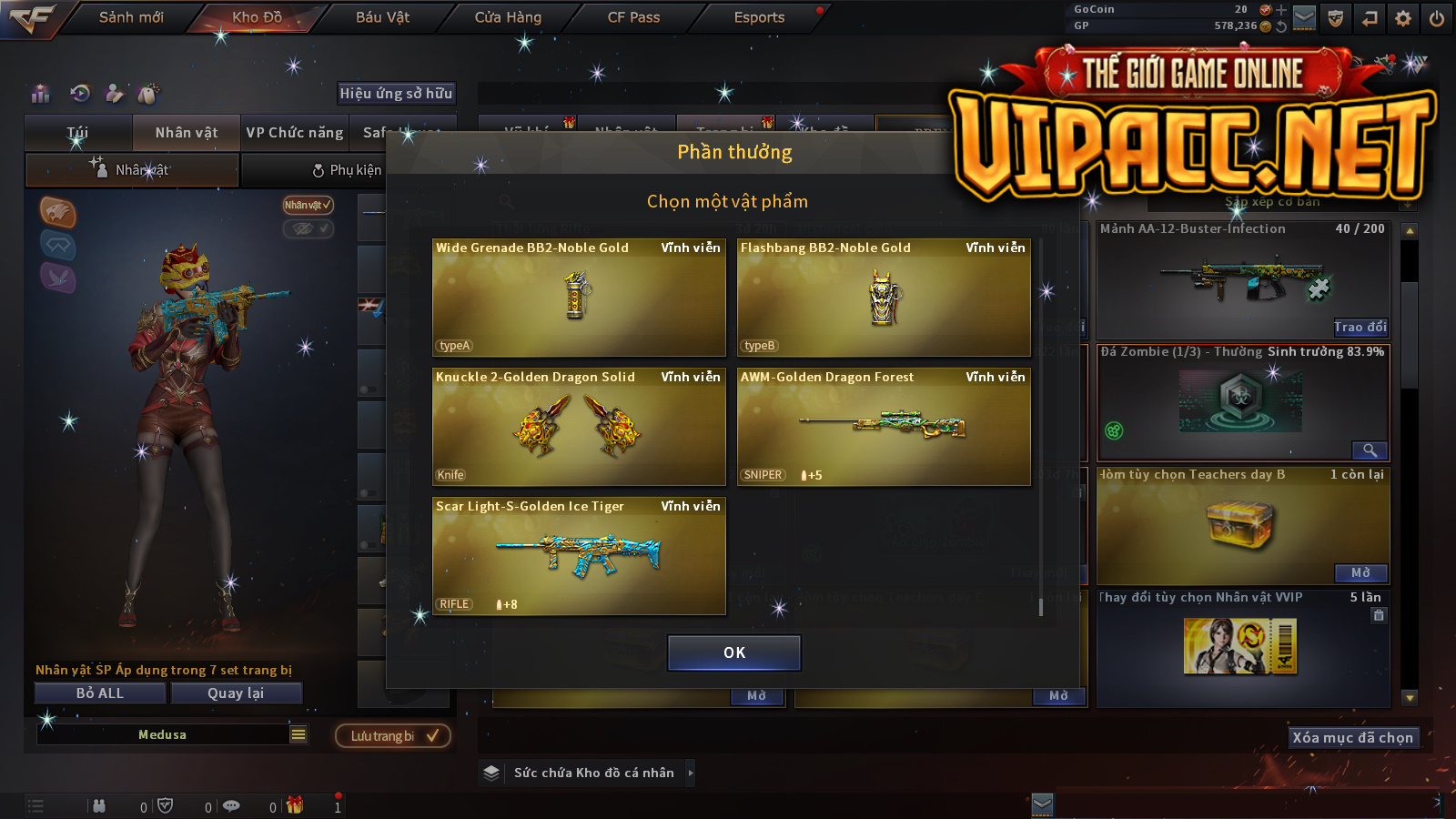Click the Bỏ ALL button
Image resolution: width=1456 pixels, height=819 pixels.
click(100, 693)
